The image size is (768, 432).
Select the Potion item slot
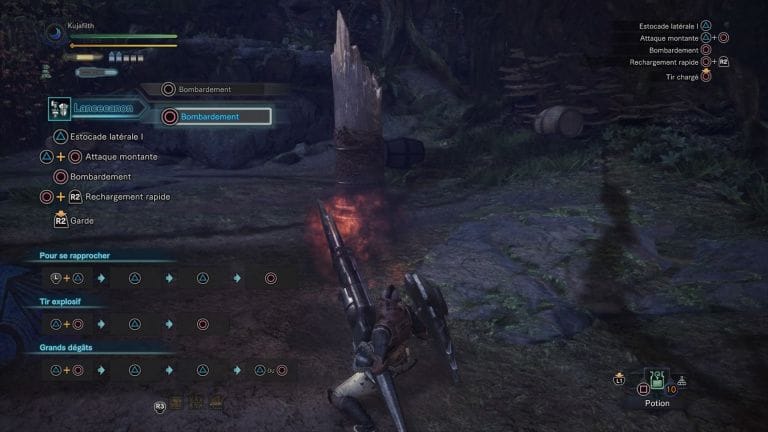click(657, 381)
